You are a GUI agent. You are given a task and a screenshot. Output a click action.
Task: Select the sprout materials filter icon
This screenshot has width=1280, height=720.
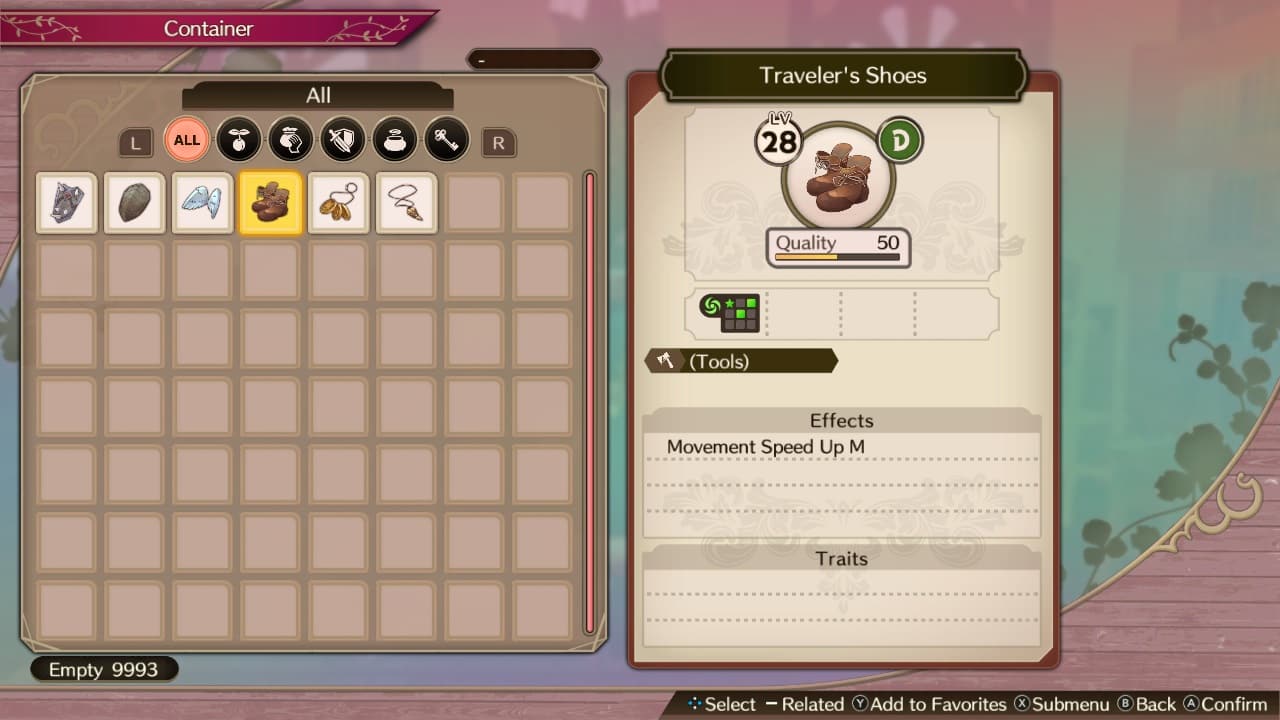[239, 141]
